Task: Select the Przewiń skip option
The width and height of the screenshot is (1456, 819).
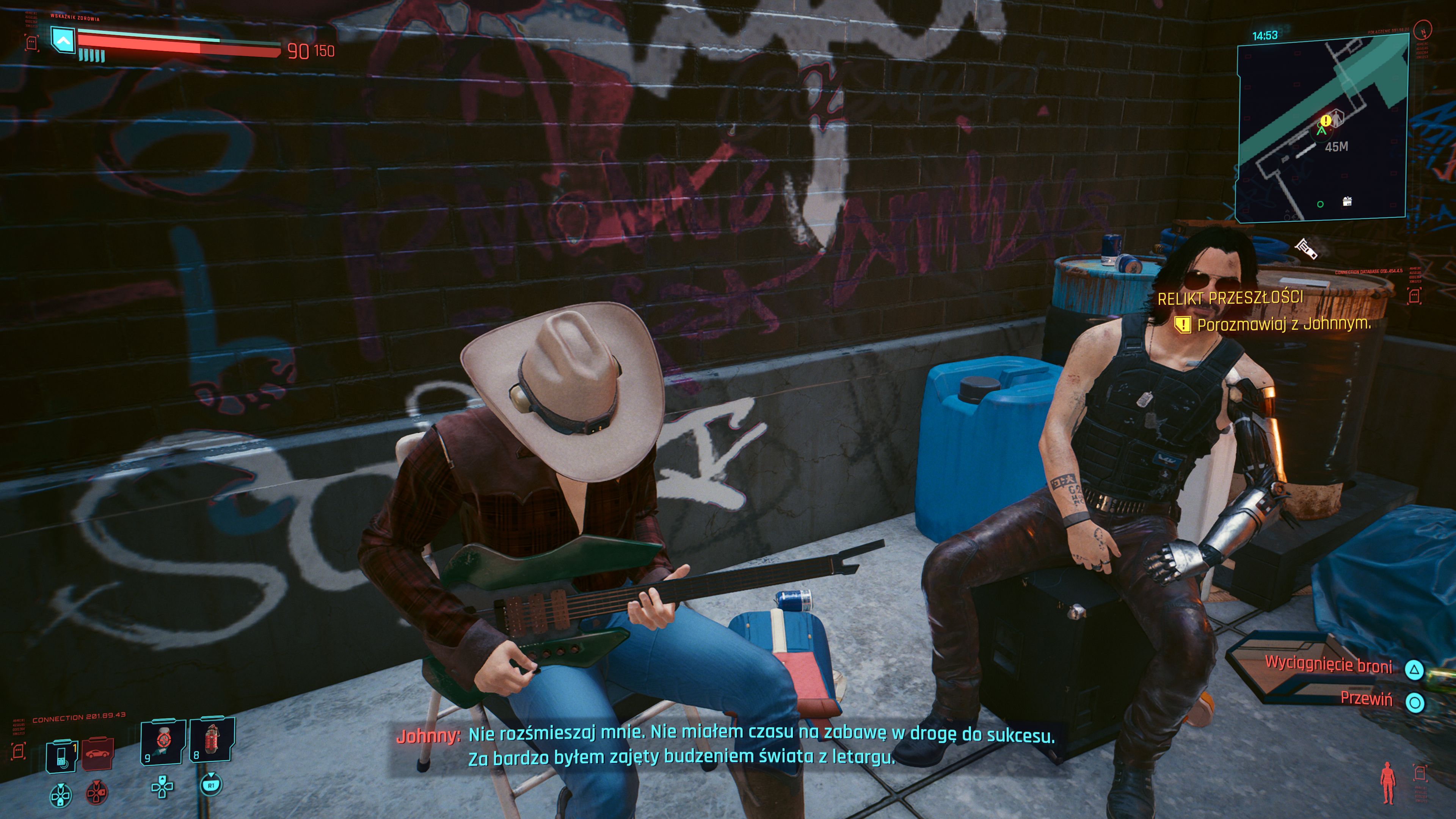Action: [1366, 699]
